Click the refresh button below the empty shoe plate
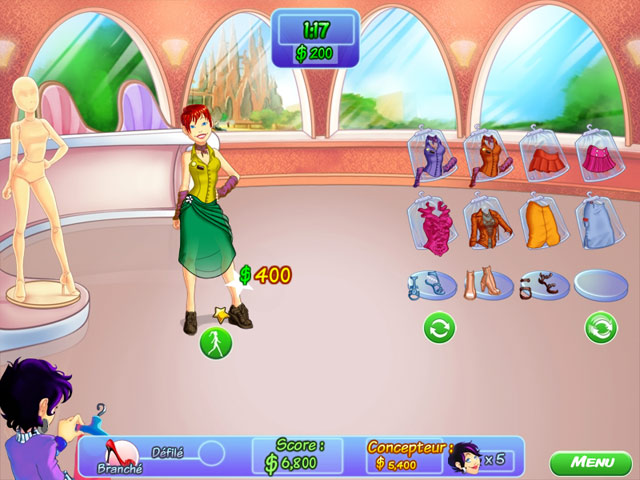This screenshot has width=640, height=480. pos(600,328)
